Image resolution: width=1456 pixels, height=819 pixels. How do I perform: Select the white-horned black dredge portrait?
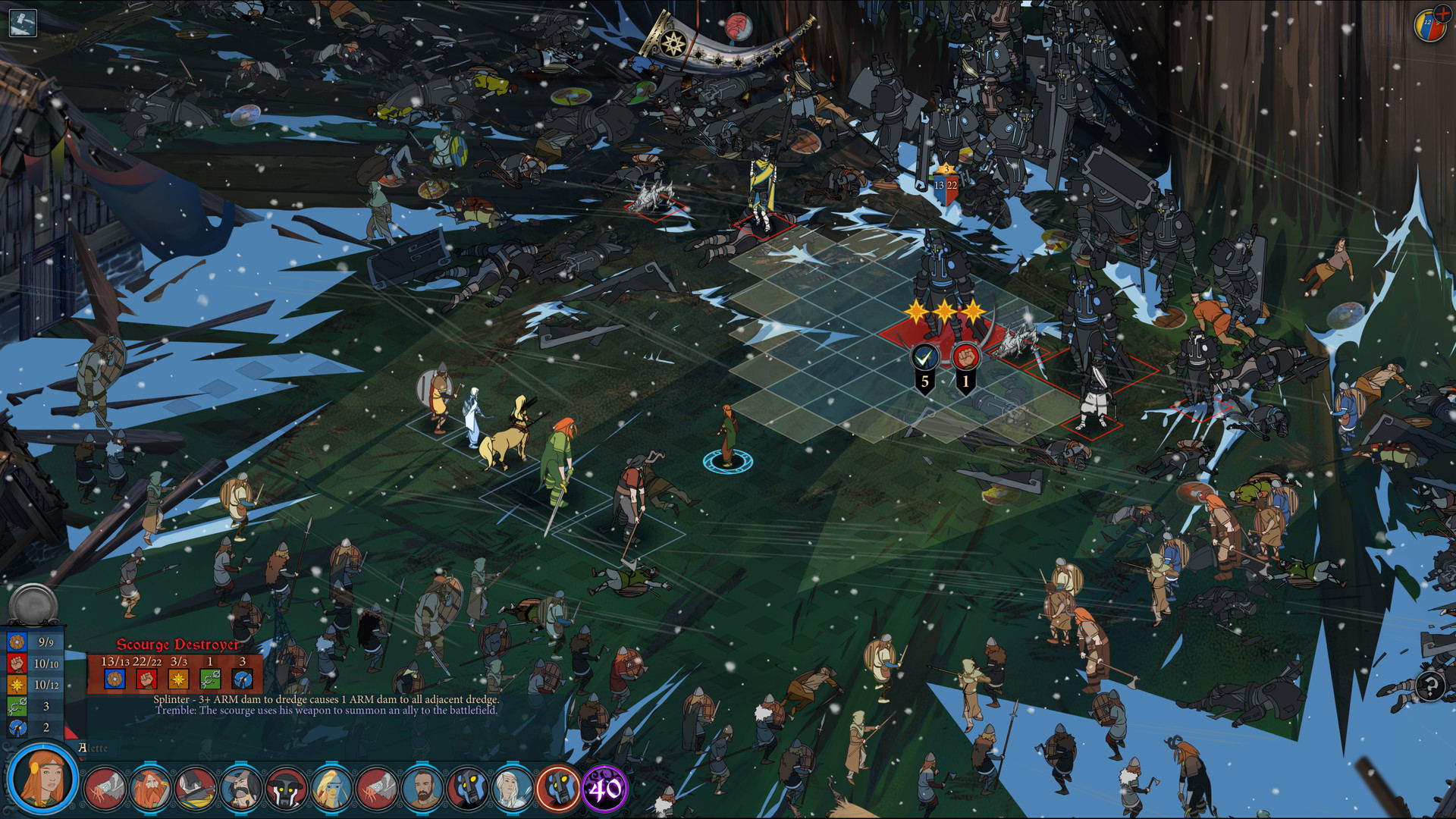(287, 789)
